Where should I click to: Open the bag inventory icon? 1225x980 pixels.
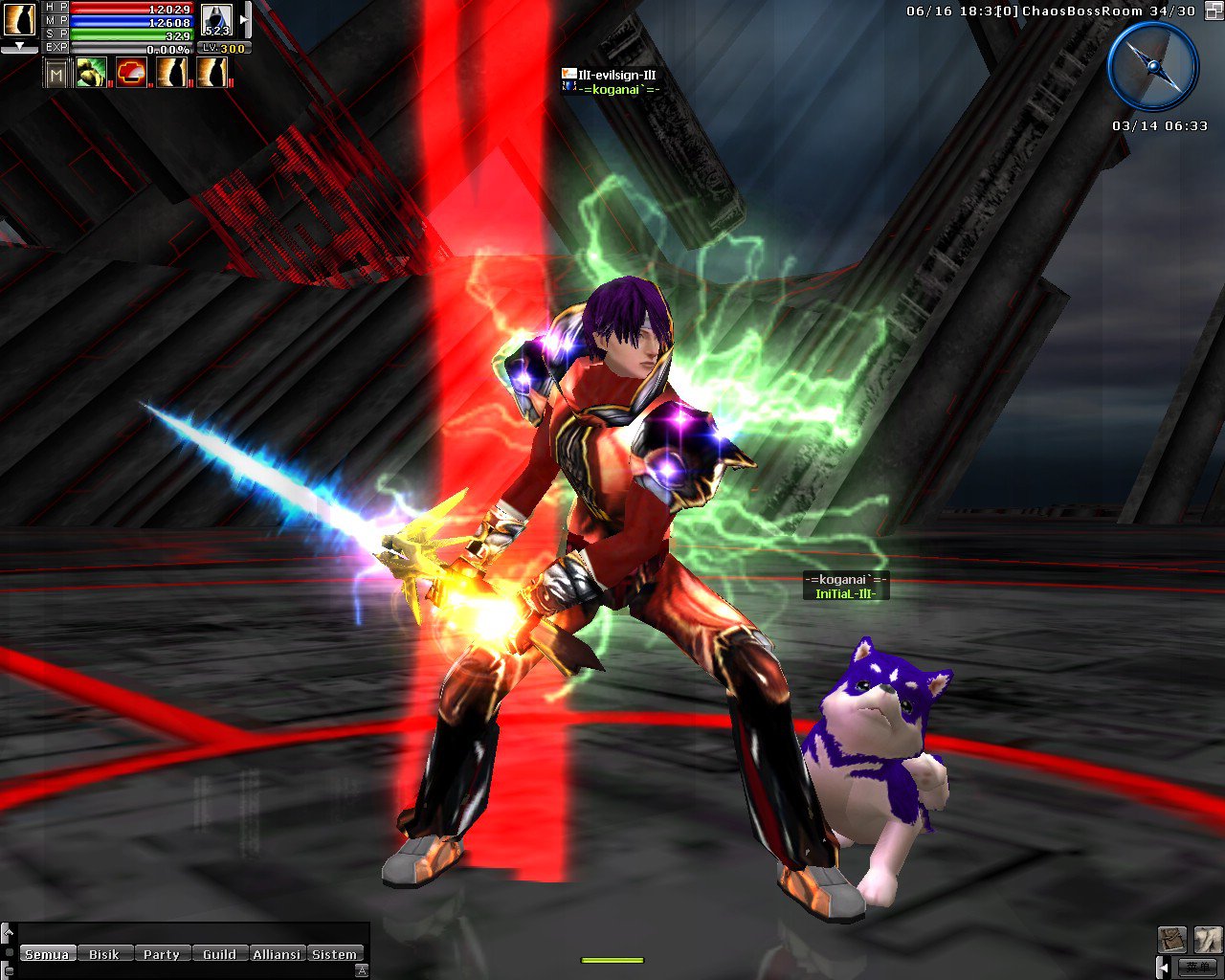(1172, 939)
